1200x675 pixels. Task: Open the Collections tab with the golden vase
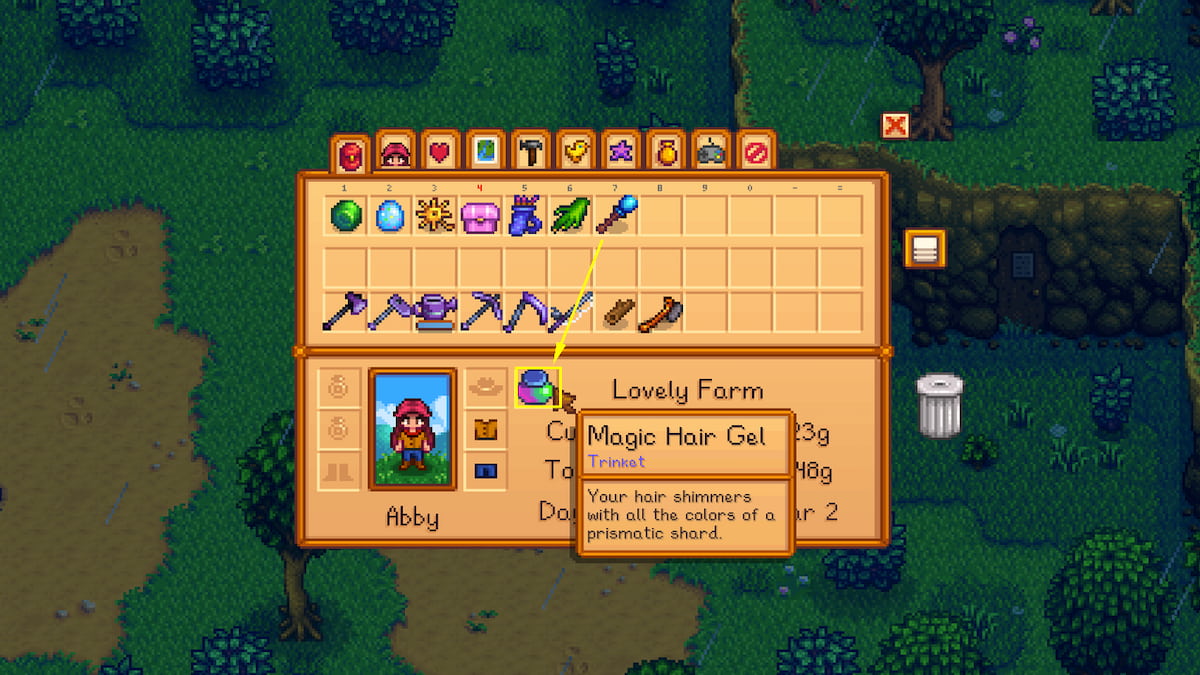[666, 153]
